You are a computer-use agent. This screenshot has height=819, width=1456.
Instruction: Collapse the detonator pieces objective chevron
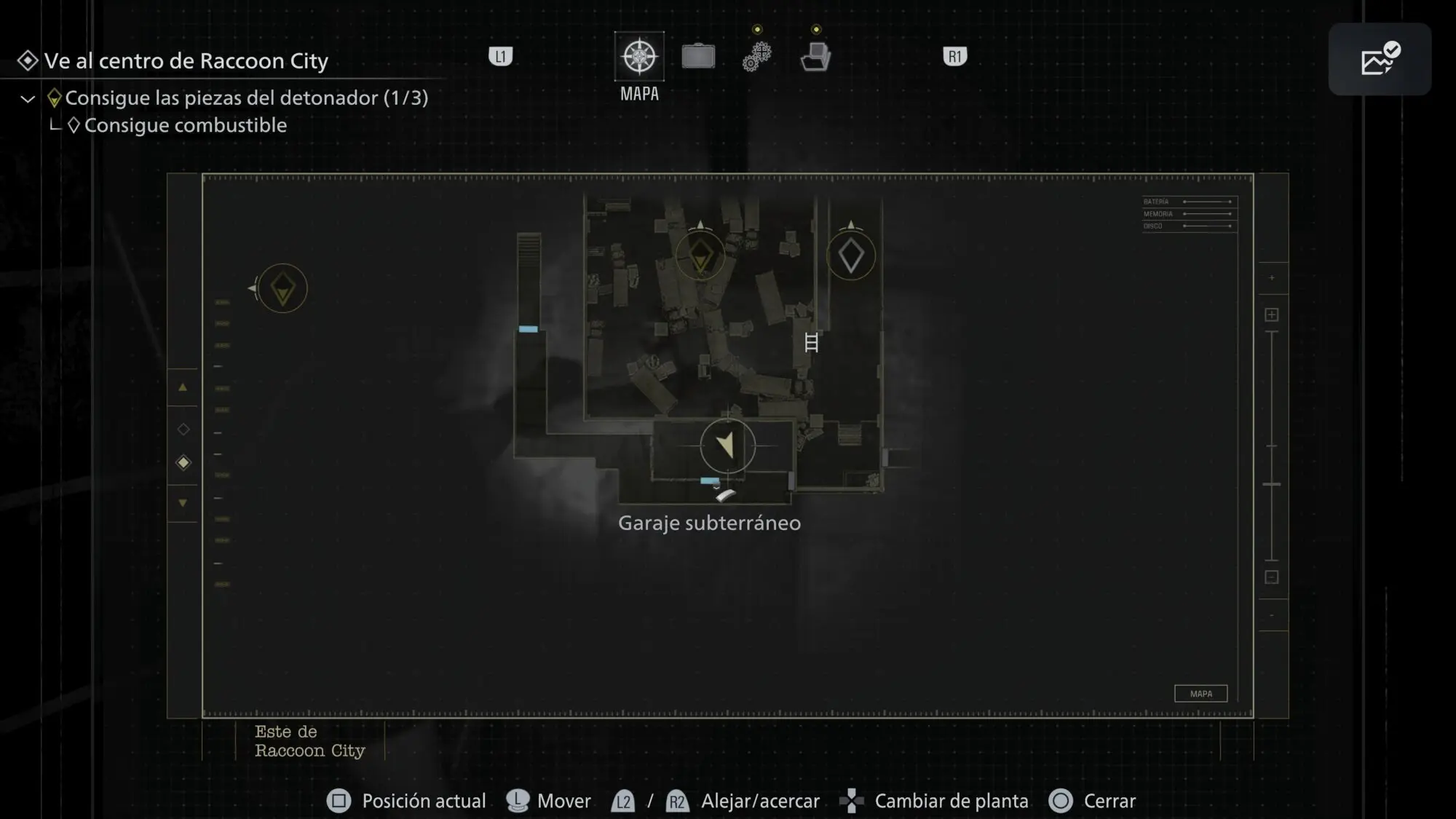28,99
